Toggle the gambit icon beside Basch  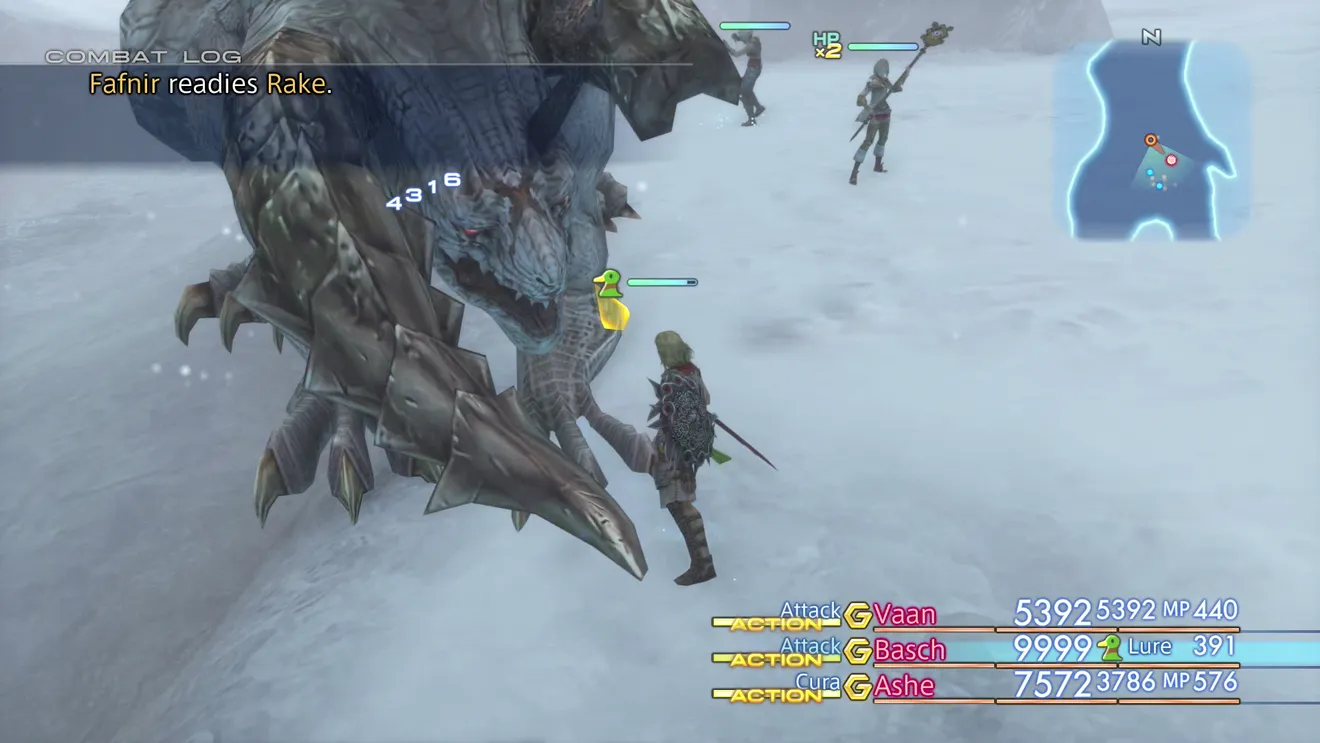[x=857, y=651]
